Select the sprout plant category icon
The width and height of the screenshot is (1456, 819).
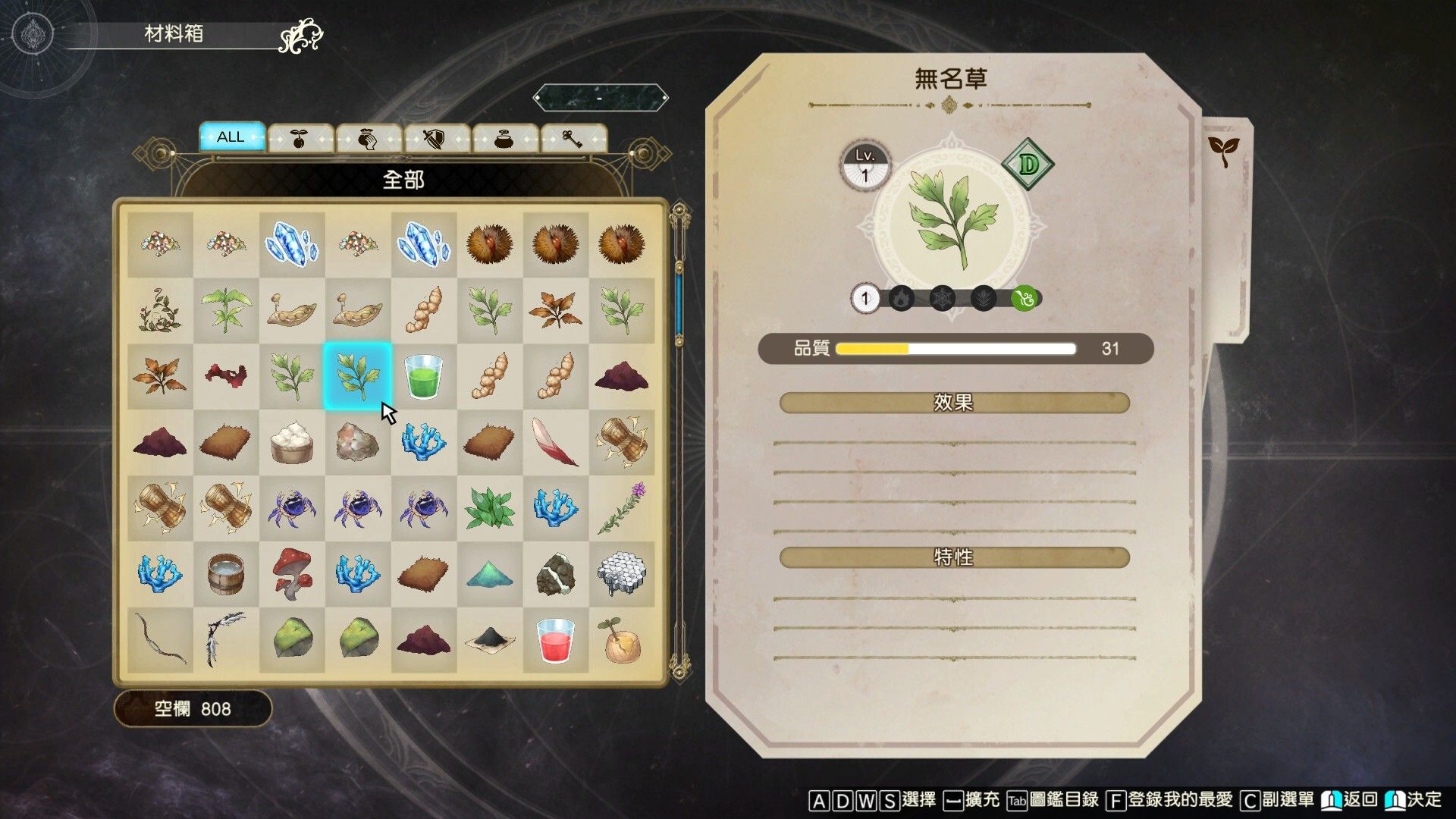tap(300, 137)
